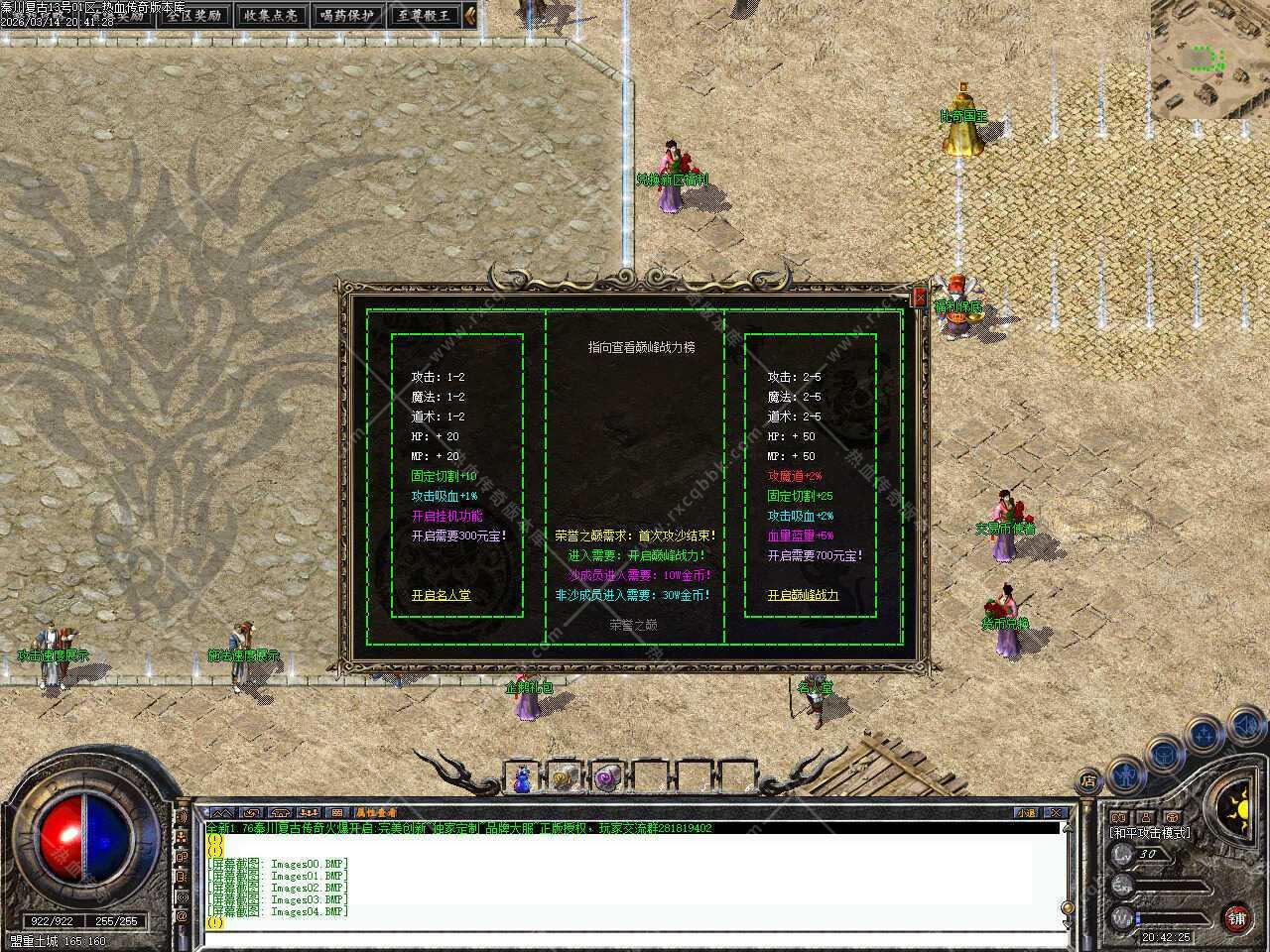Click the 小退 logout button
1270x952 pixels.
(x=1026, y=813)
